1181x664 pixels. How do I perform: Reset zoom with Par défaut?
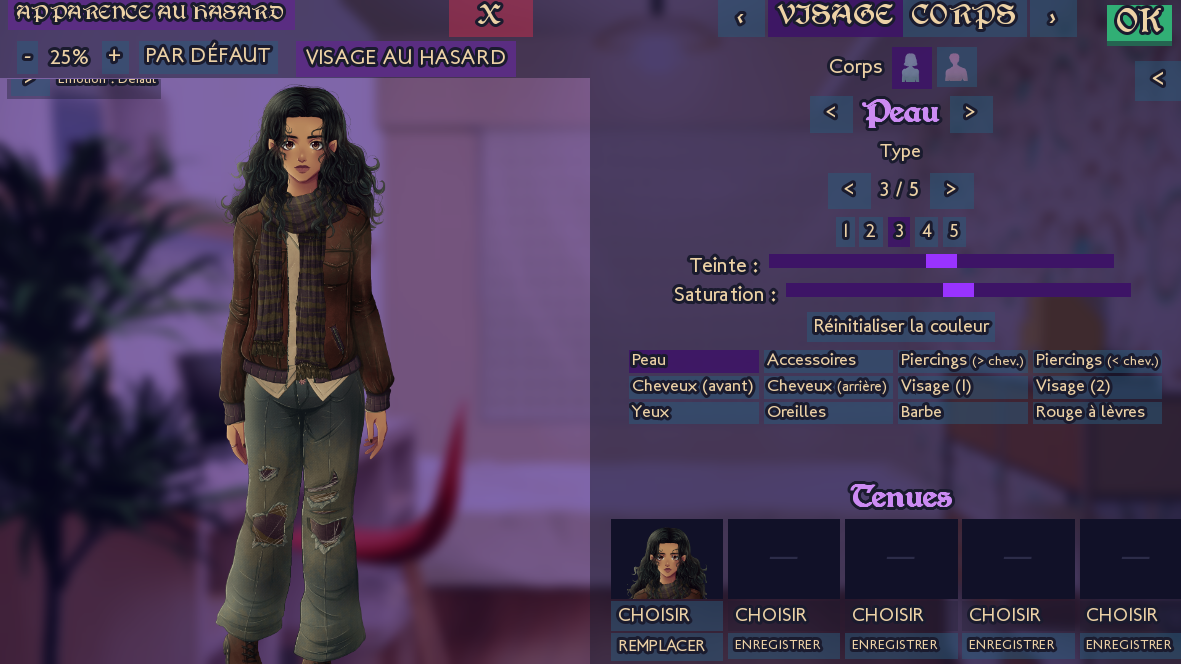208,55
